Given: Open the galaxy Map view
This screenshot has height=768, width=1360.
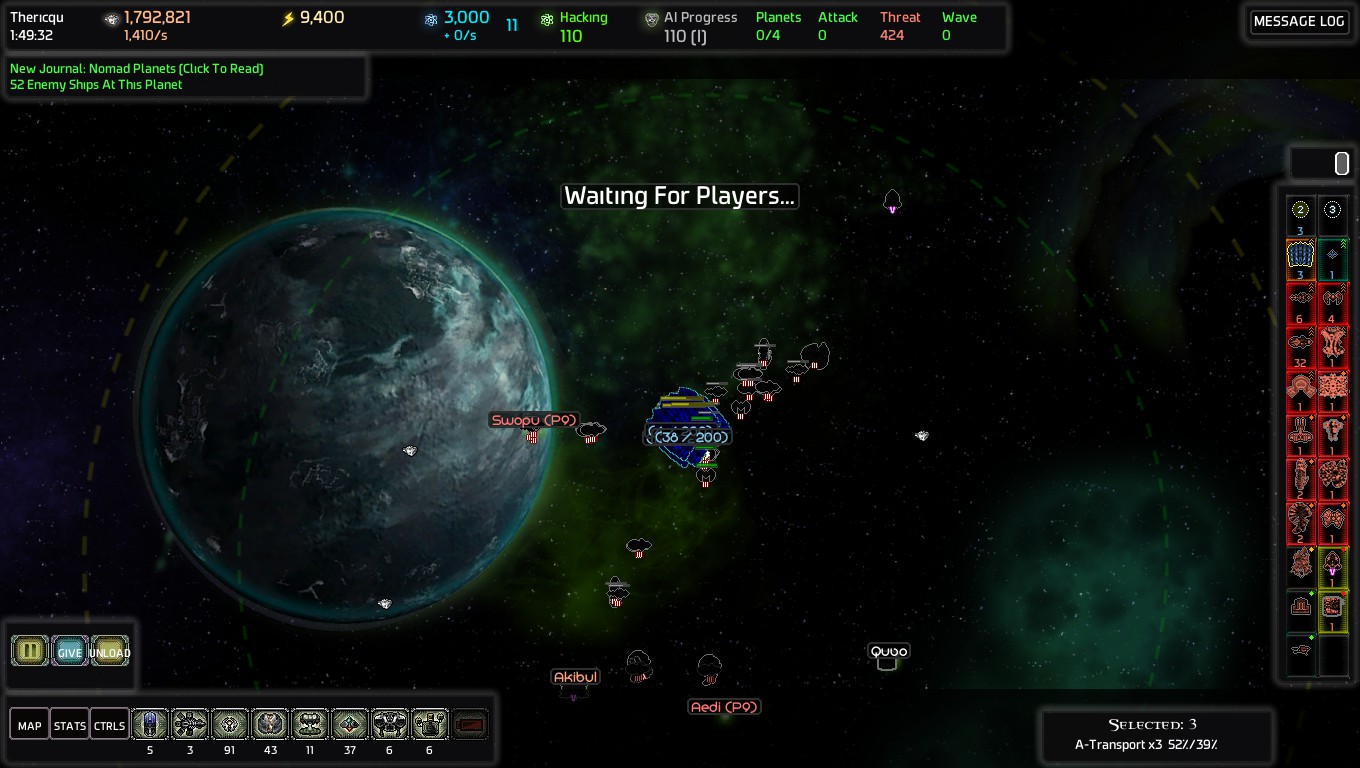Looking at the screenshot, I should pyautogui.click(x=30, y=725).
